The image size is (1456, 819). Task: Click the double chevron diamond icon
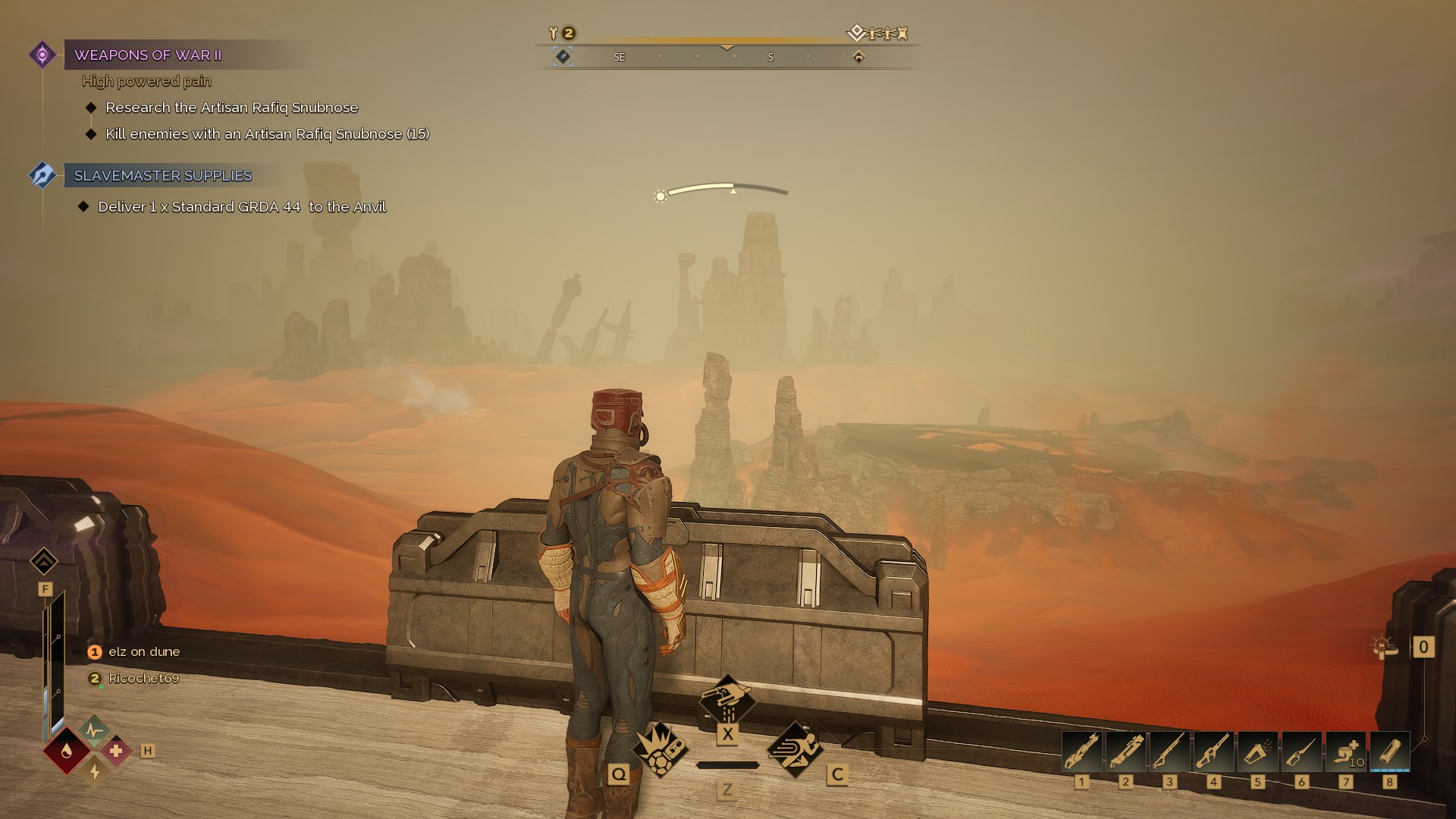44,562
